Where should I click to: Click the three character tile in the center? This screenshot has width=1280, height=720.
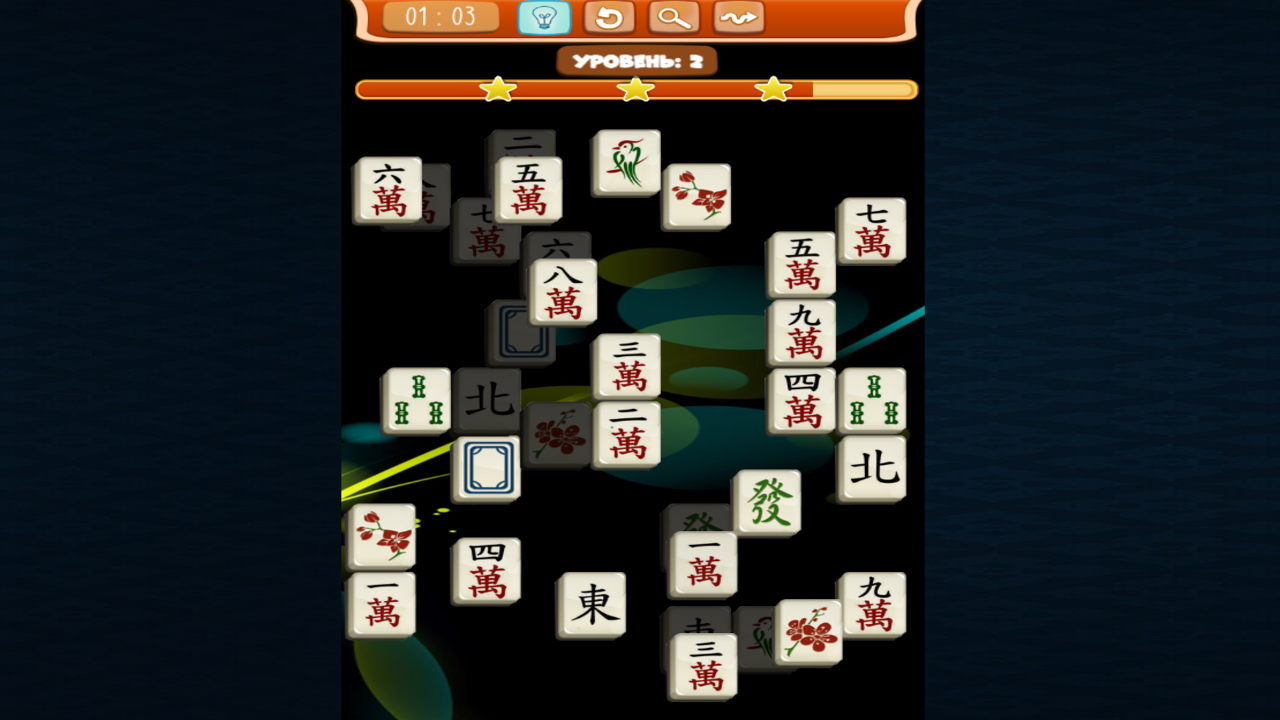point(625,367)
